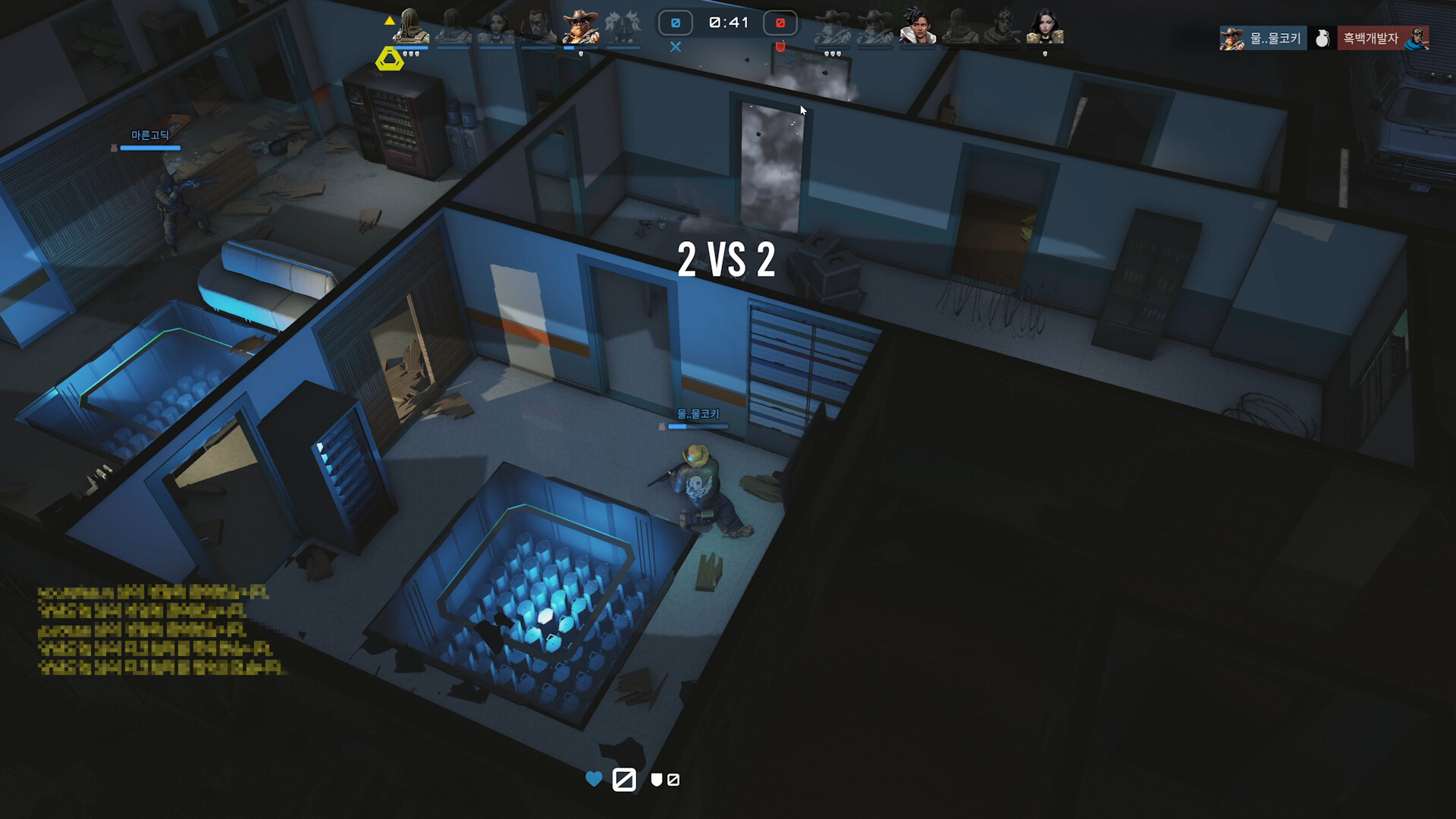Toggle the red team score counter showing zero

click(x=779, y=23)
